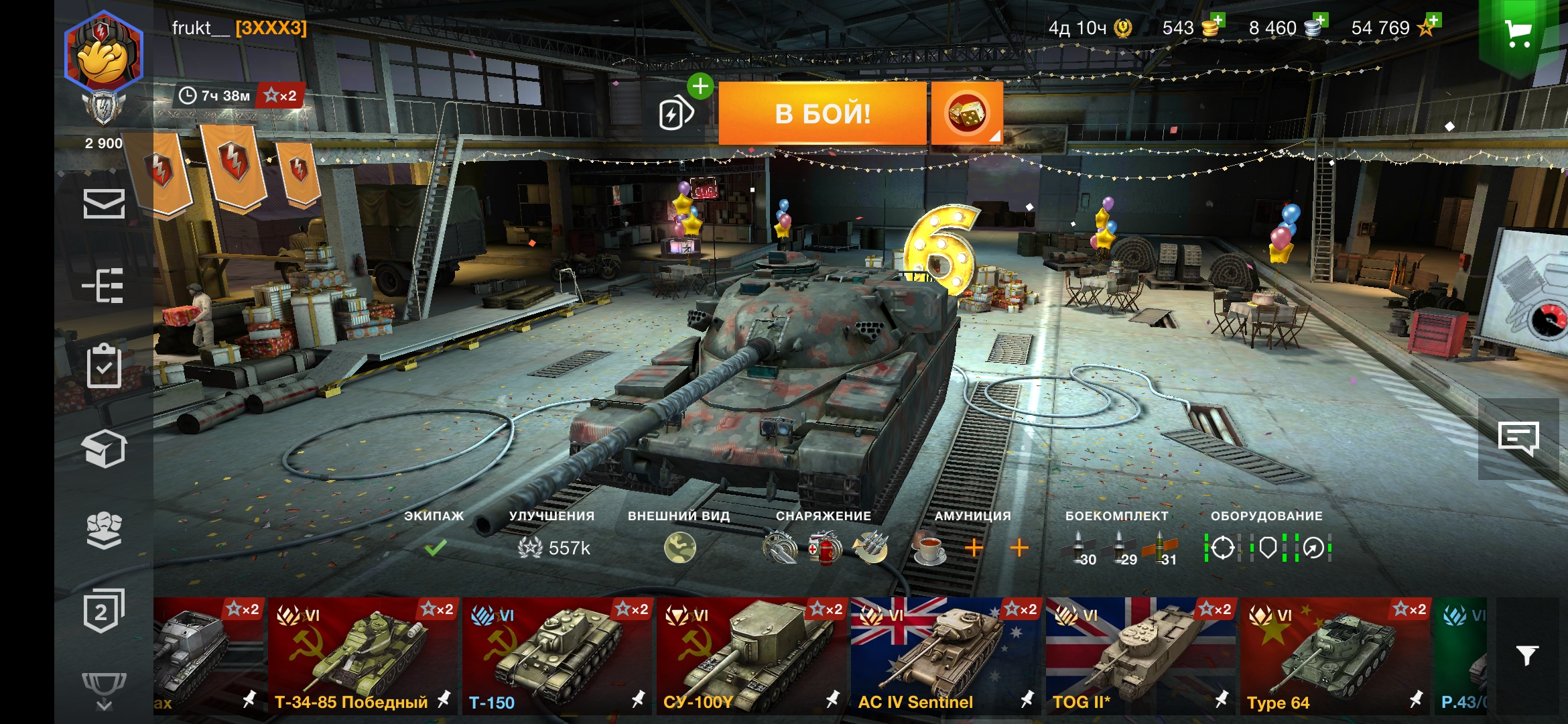Open the missions clipboard
Viewport: 1568px width, 724px height.
104,366
